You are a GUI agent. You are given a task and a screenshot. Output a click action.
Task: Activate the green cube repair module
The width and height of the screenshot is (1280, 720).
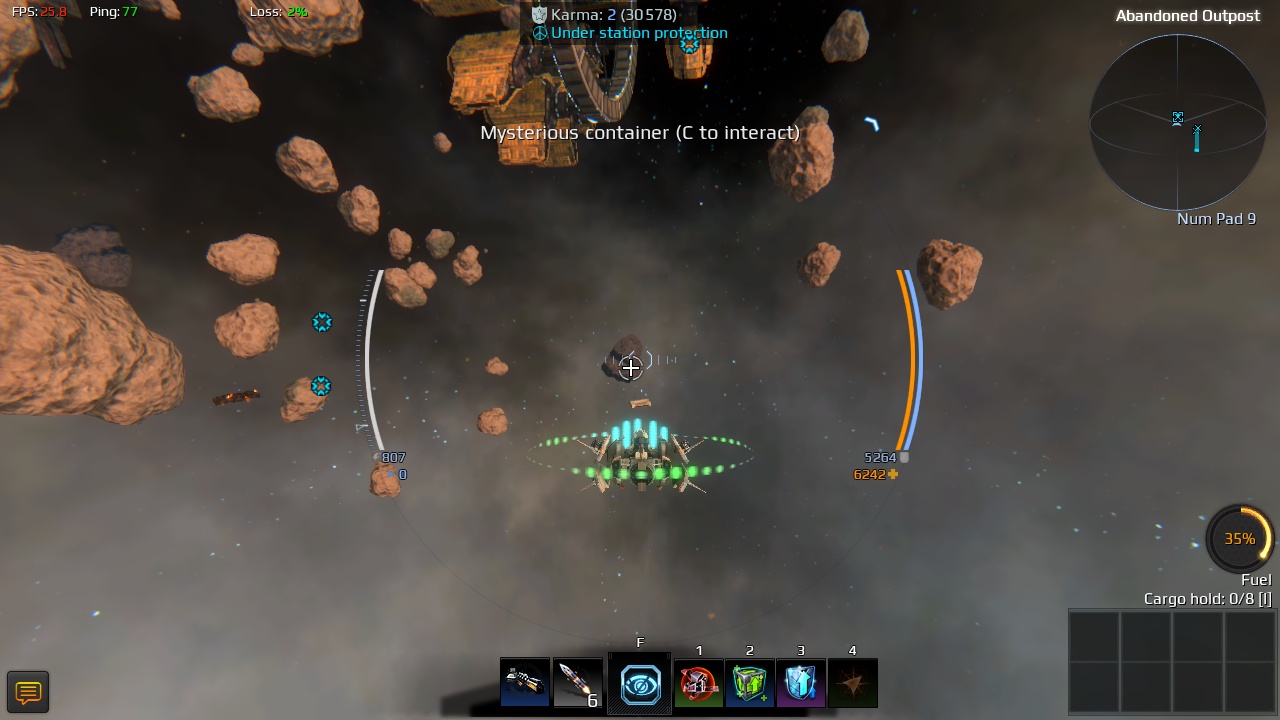click(750, 683)
